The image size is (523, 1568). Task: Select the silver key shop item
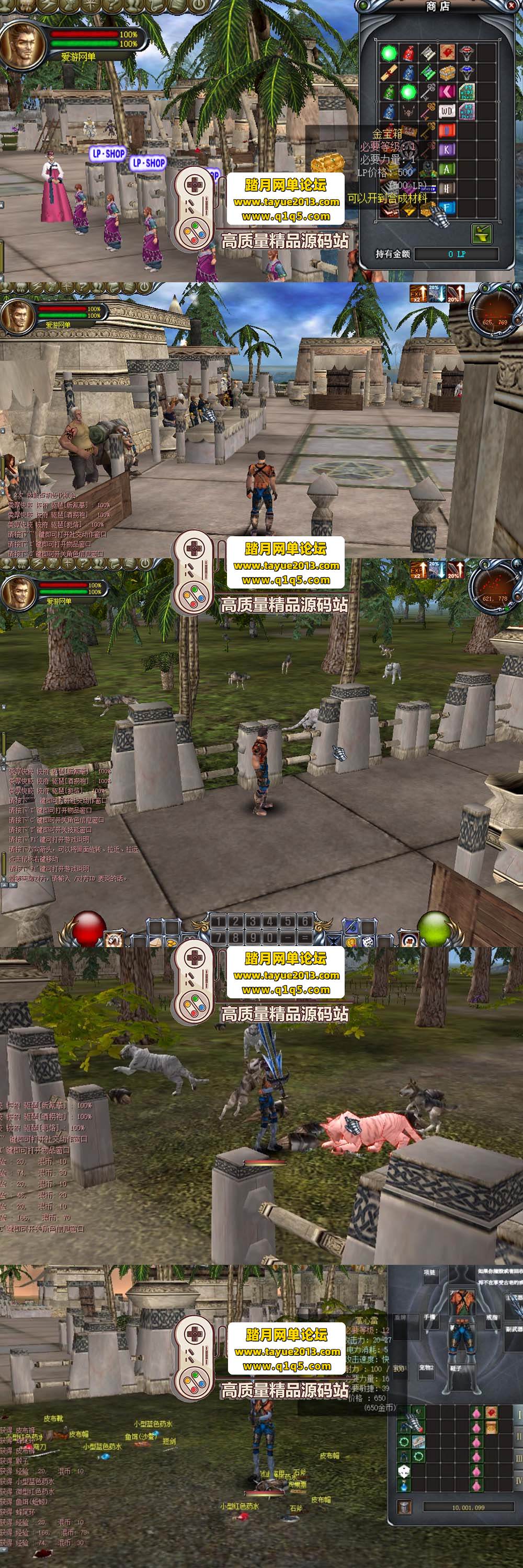click(x=427, y=92)
